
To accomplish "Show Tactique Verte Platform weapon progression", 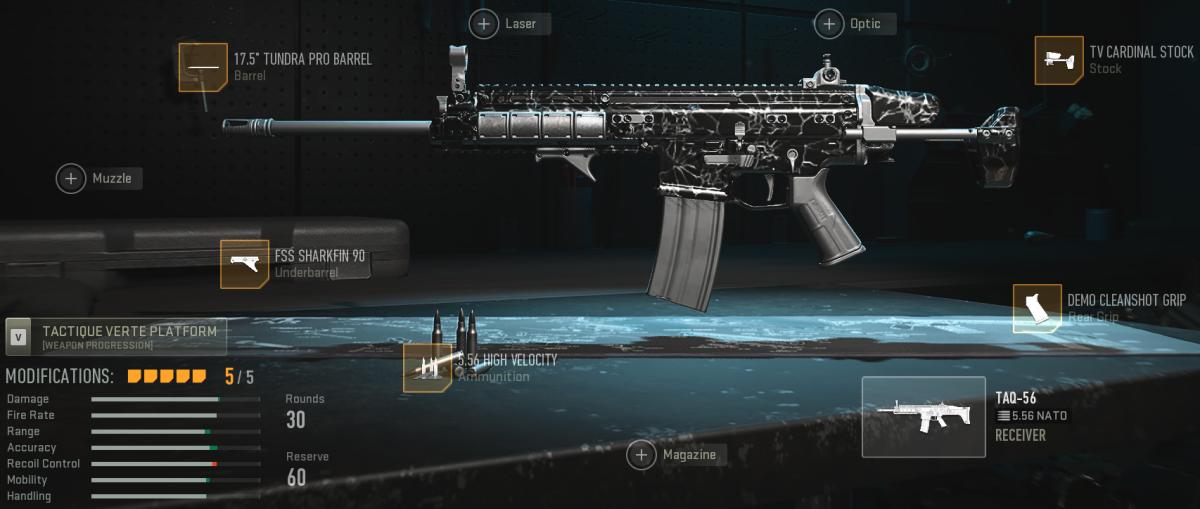I will (x=116, y=336).
